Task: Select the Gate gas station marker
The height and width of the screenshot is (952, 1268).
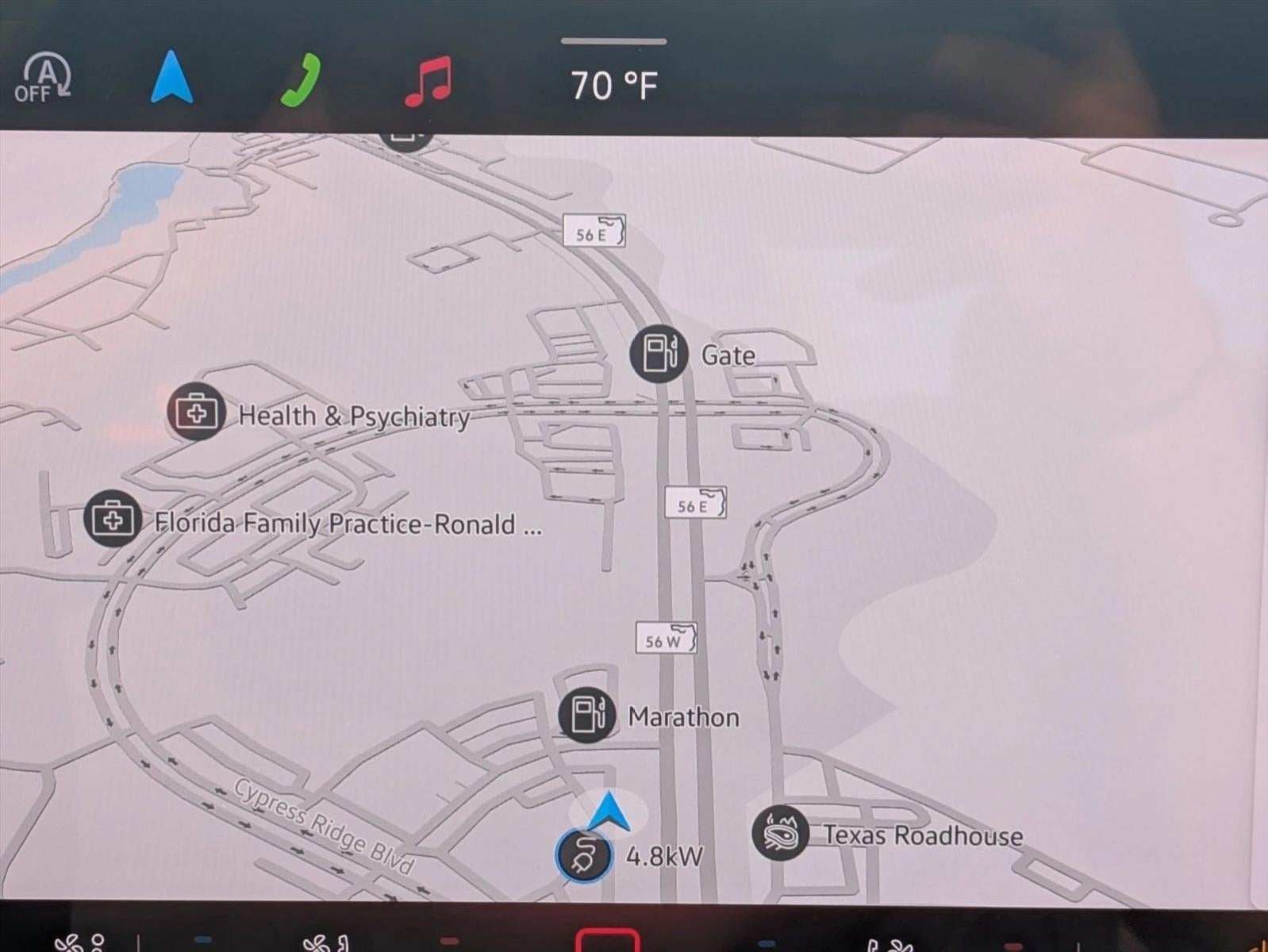Action: [659, 354]
